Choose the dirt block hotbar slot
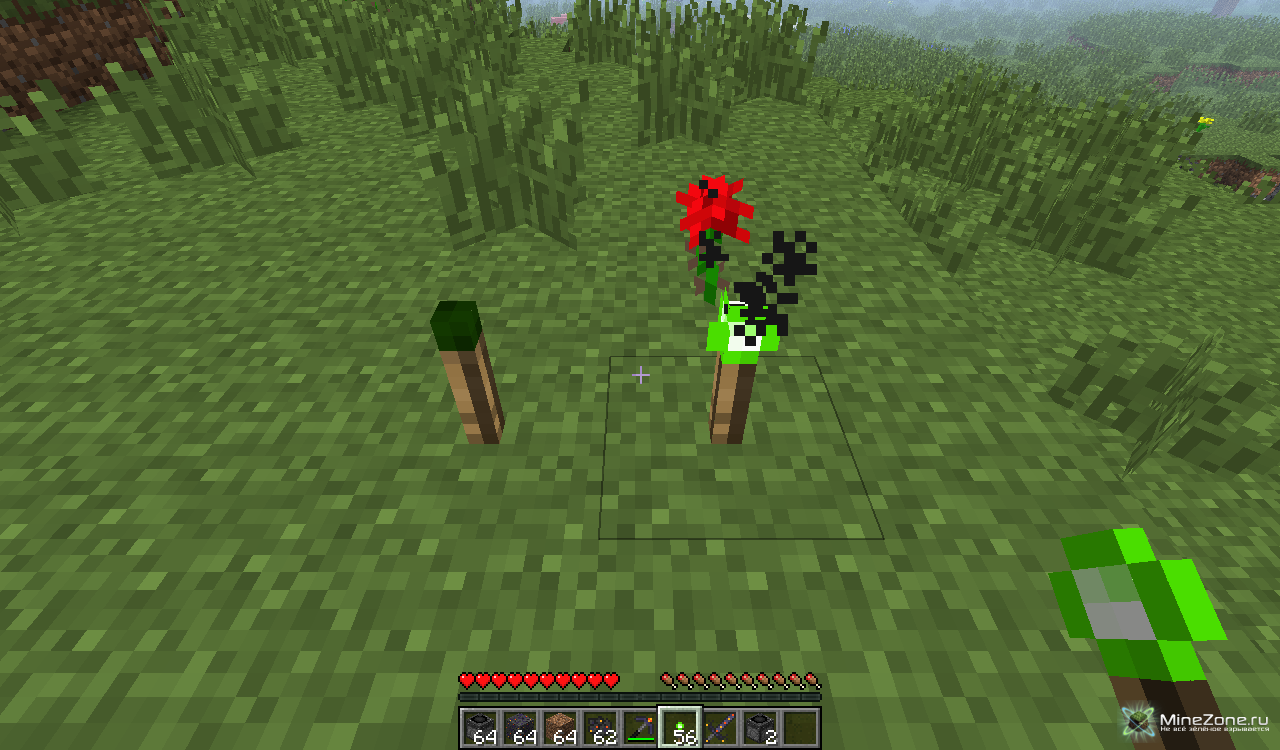Image resolution: width=1280 pixels, height=750 pixels. [560, 727]
